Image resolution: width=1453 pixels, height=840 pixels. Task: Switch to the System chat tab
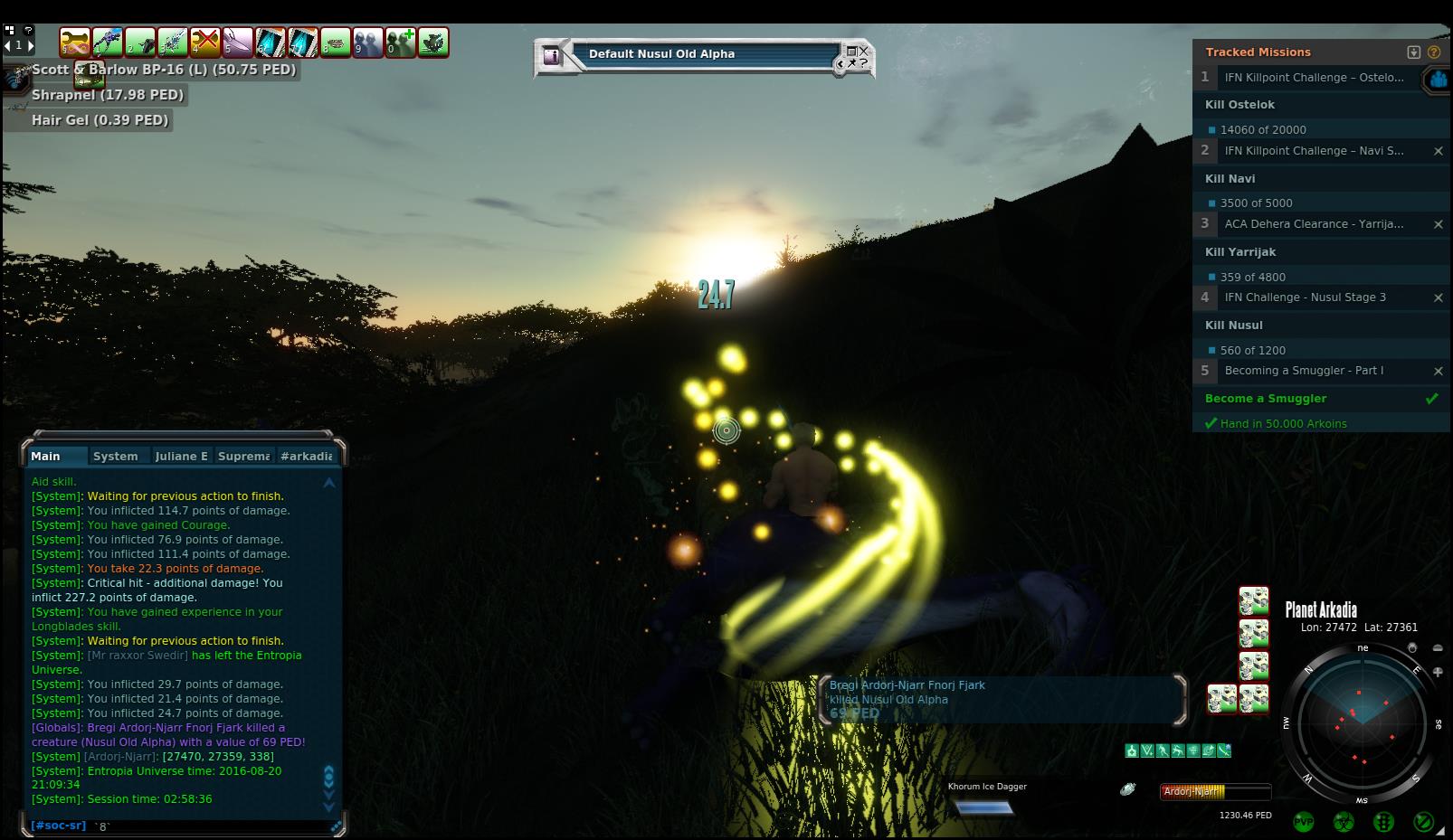click(116, 456)
